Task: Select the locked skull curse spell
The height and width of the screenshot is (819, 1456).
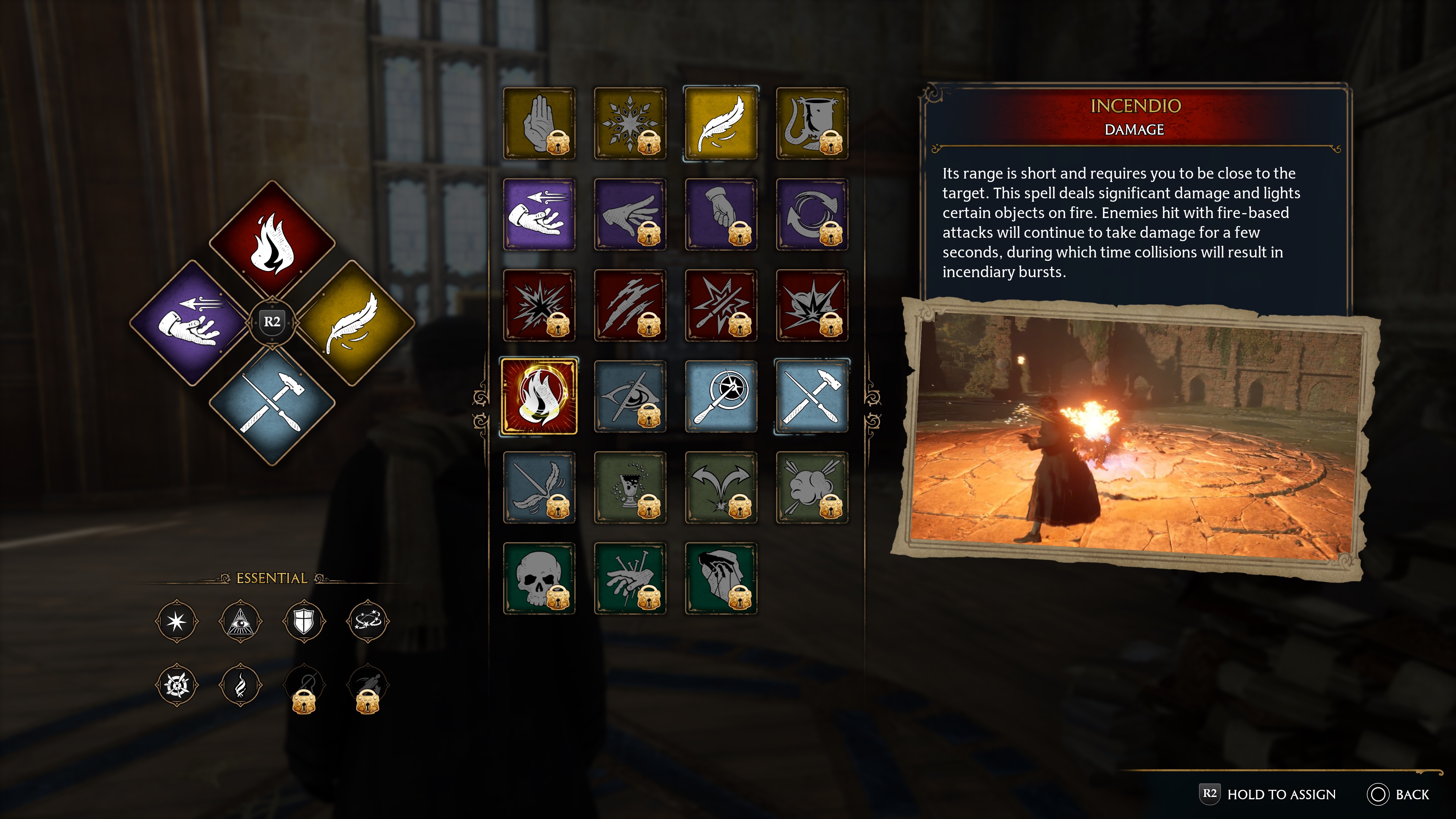Action: 539,578
